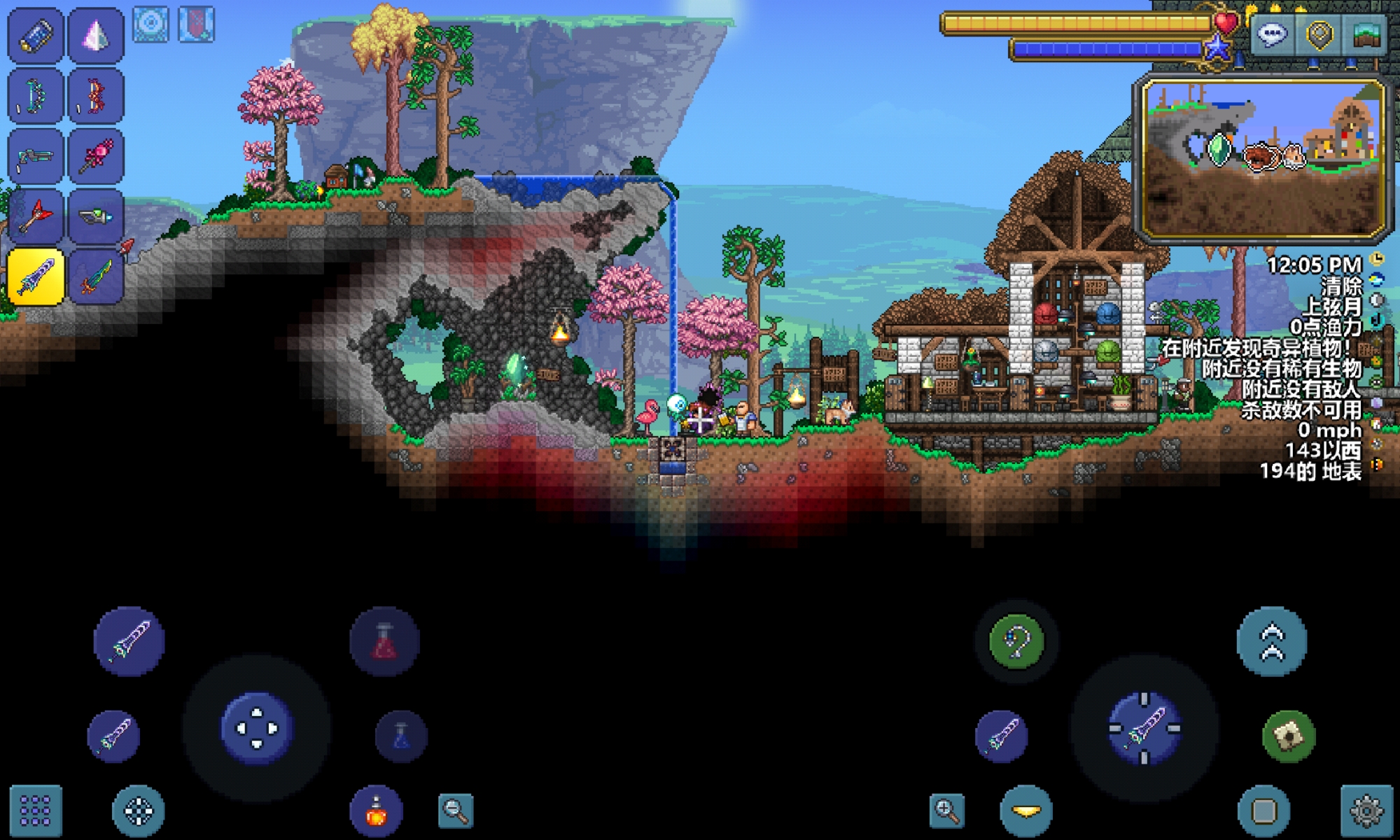Tap the green cube button
The image size is (1400, 840).
pos(1289,736)
